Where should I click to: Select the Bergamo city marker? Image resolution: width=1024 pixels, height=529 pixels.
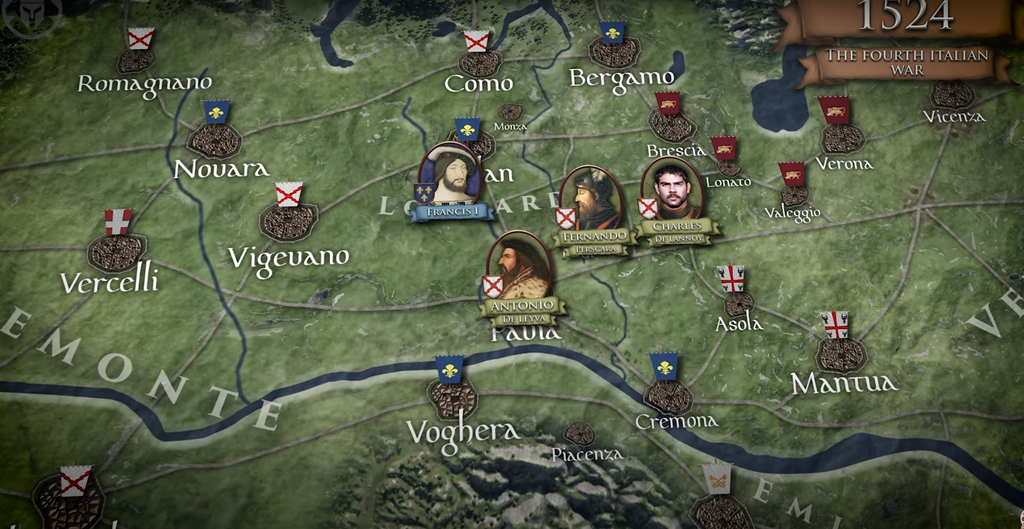tap(613, 51)
